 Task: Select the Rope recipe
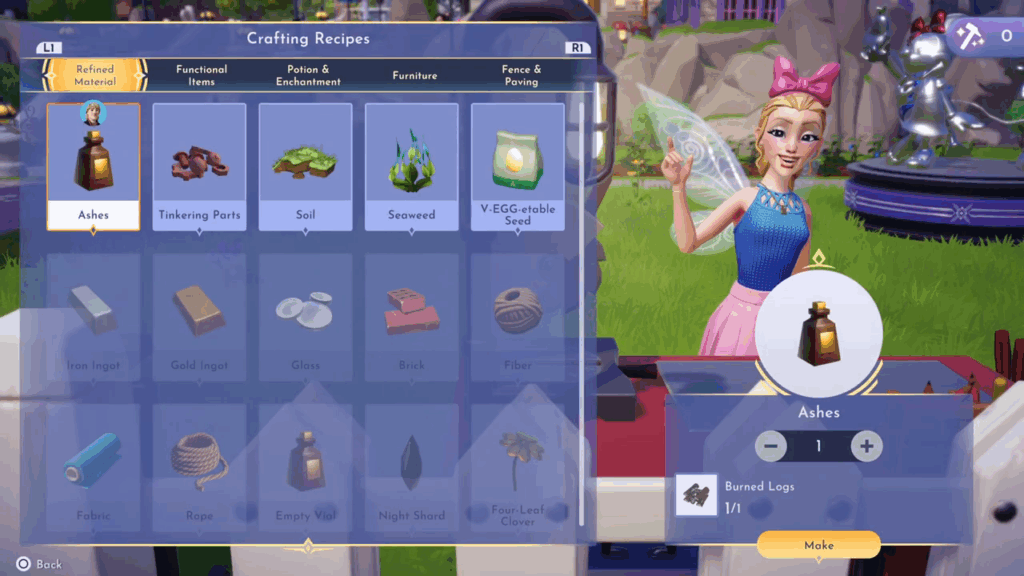199,466
